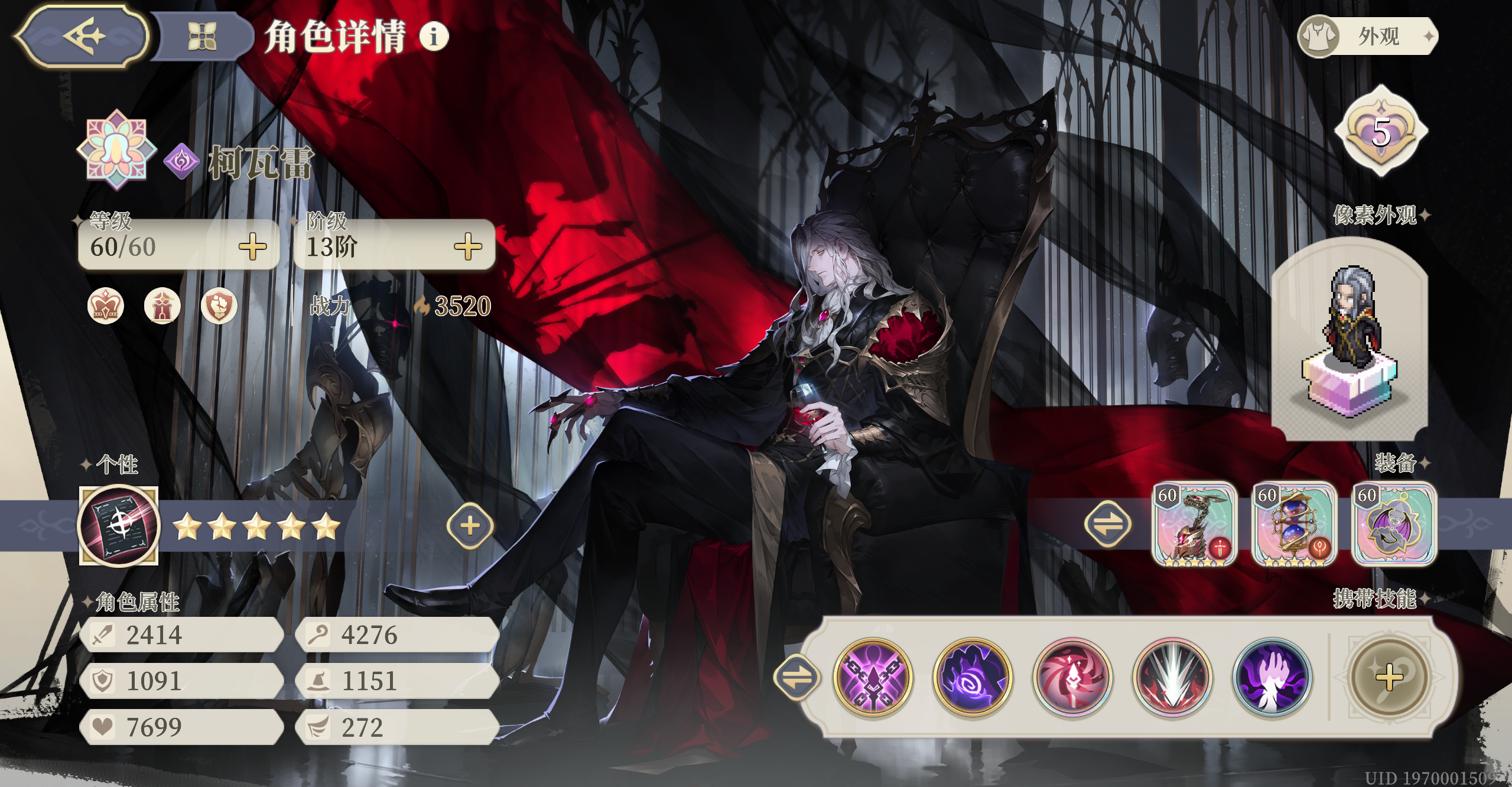
Task: Swap equipment using the exchange arrows button
Action: [1107, 524]
